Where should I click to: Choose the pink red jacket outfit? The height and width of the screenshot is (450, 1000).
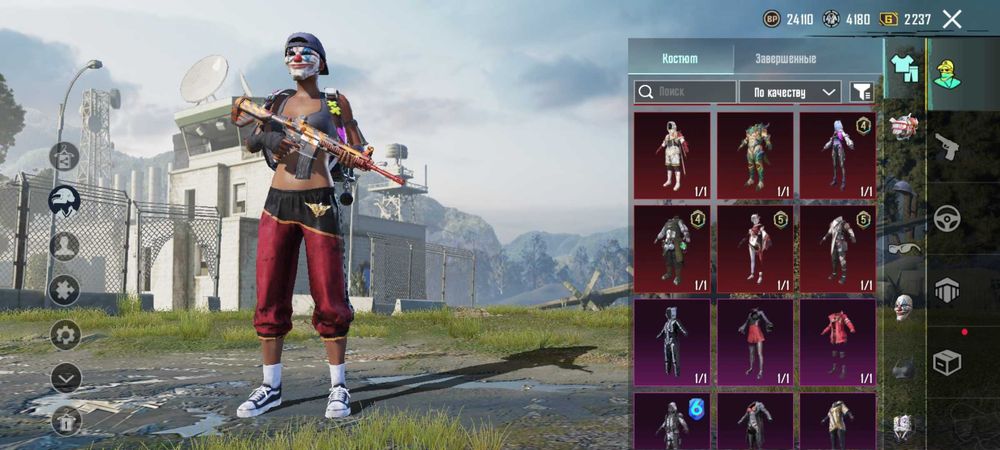click(x=837, y=341)
